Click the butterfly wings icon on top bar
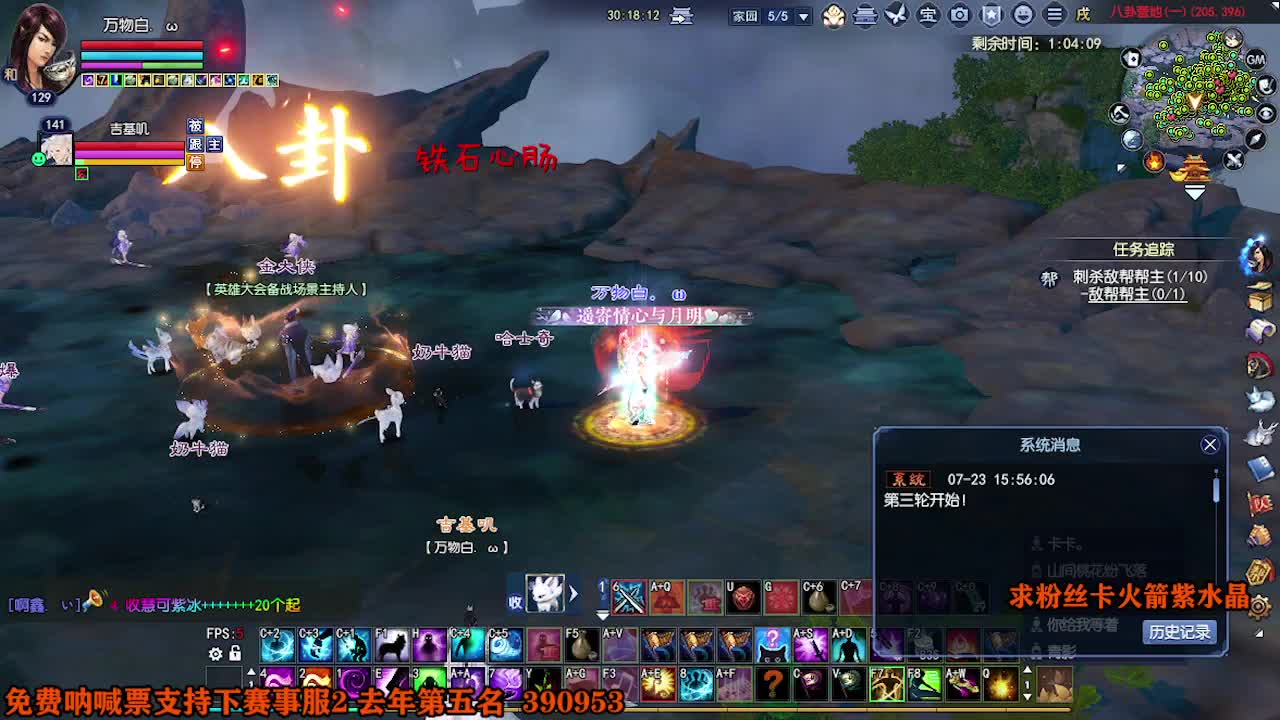Viewport: 1280px width, 720px height. coord(895,13)
